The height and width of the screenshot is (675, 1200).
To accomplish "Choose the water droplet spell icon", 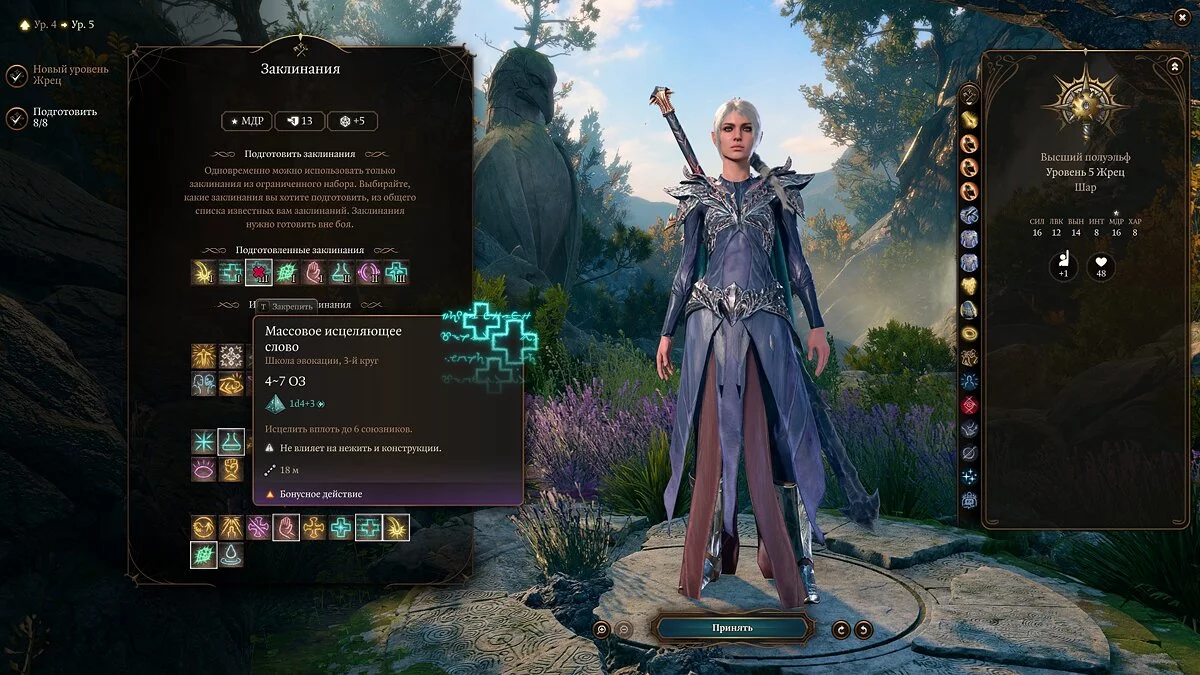I will (x=232, y=555).
